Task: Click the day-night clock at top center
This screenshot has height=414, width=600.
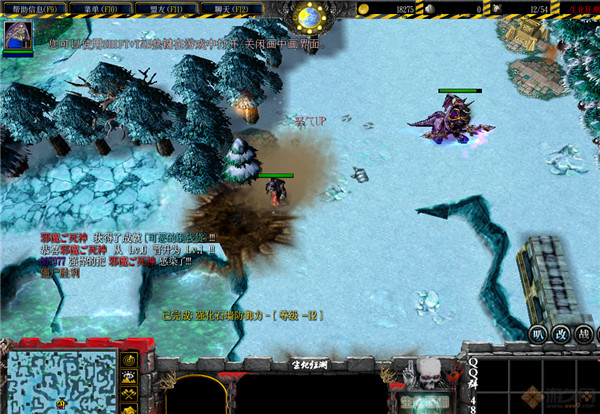Action: coord(312,16)
